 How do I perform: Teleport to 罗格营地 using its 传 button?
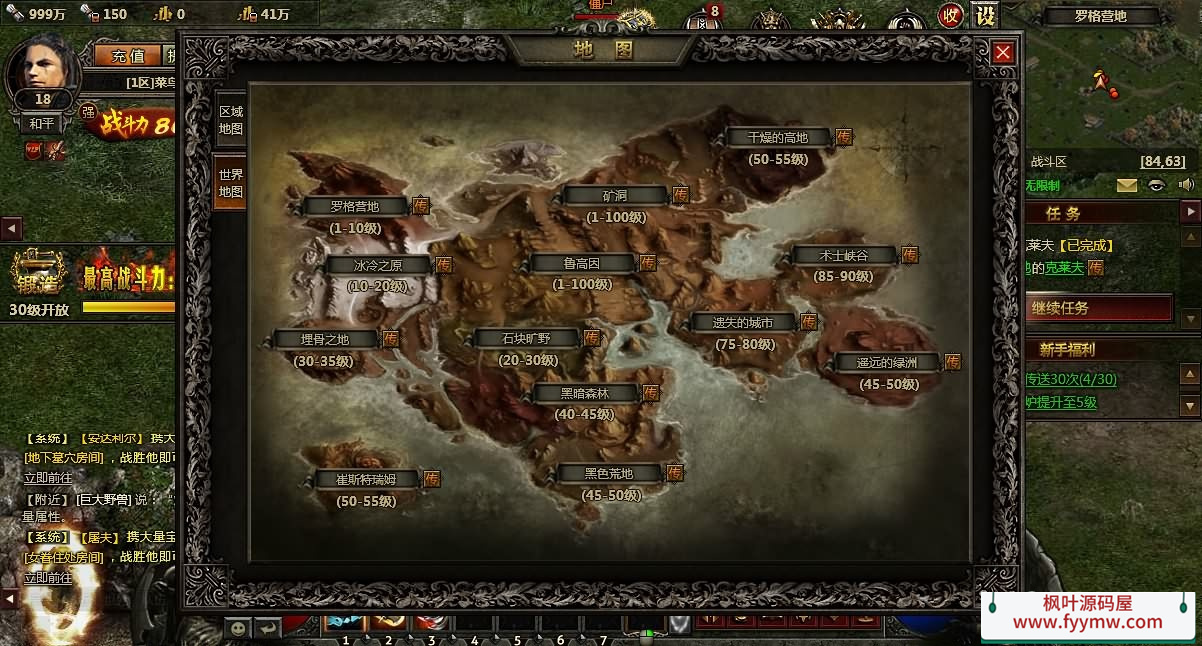tap(421, 206)
